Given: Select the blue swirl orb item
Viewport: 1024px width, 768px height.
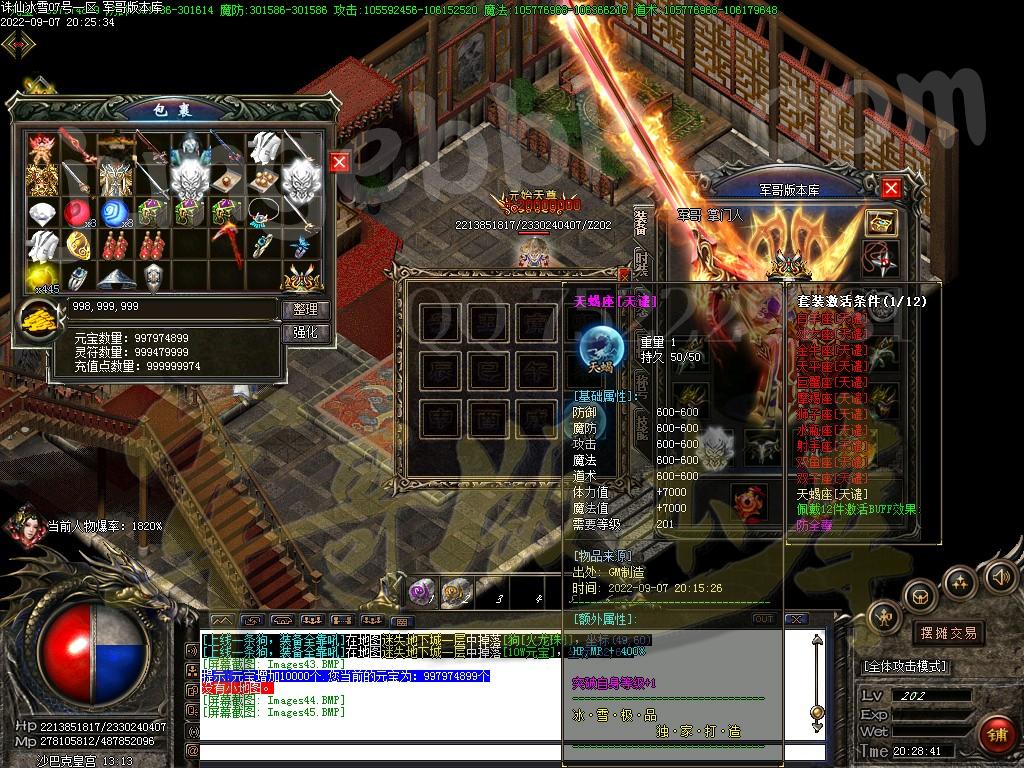Looking at the screenshot, I should point(114,212).
